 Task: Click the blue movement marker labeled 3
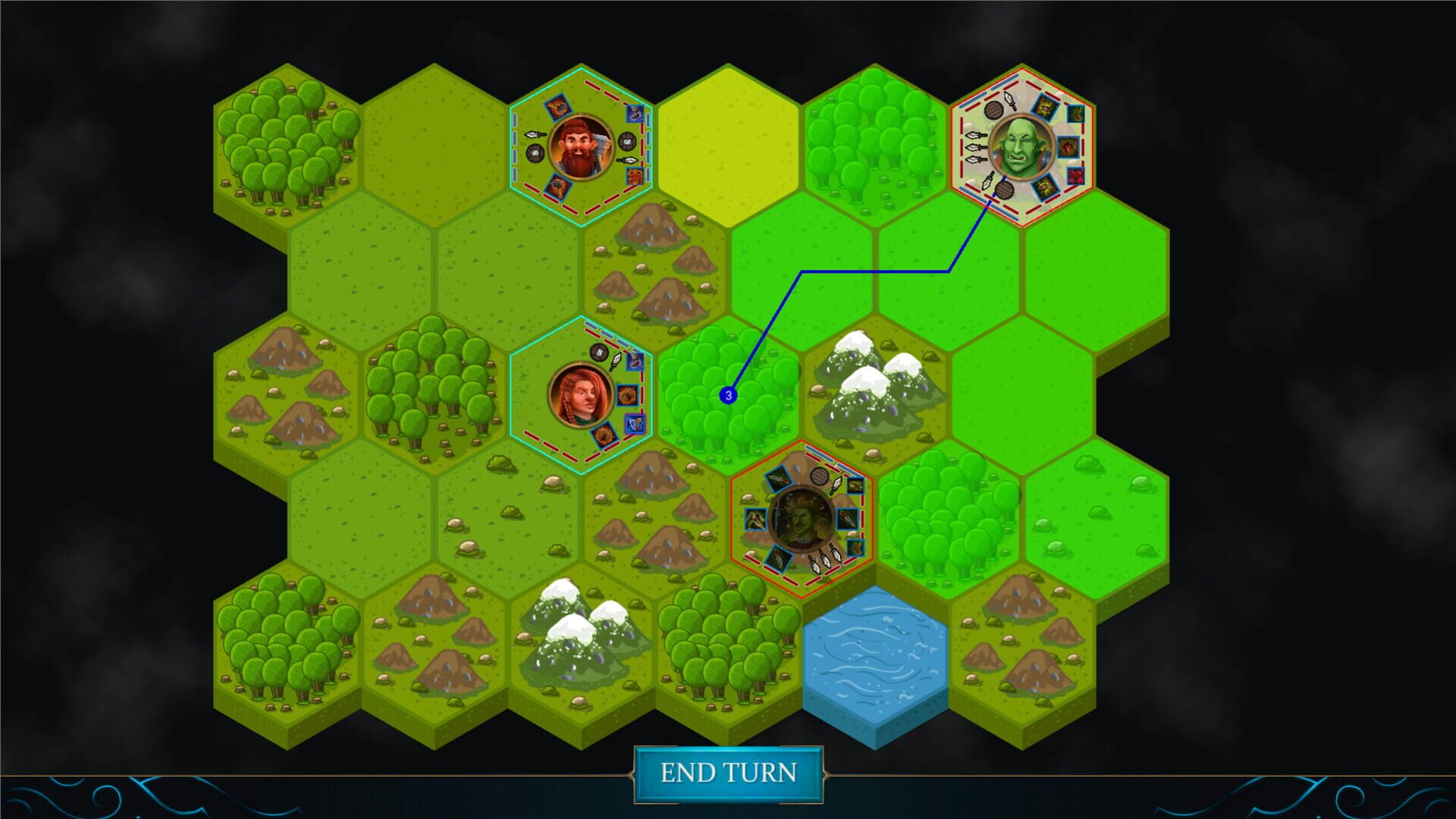(728, 394)
